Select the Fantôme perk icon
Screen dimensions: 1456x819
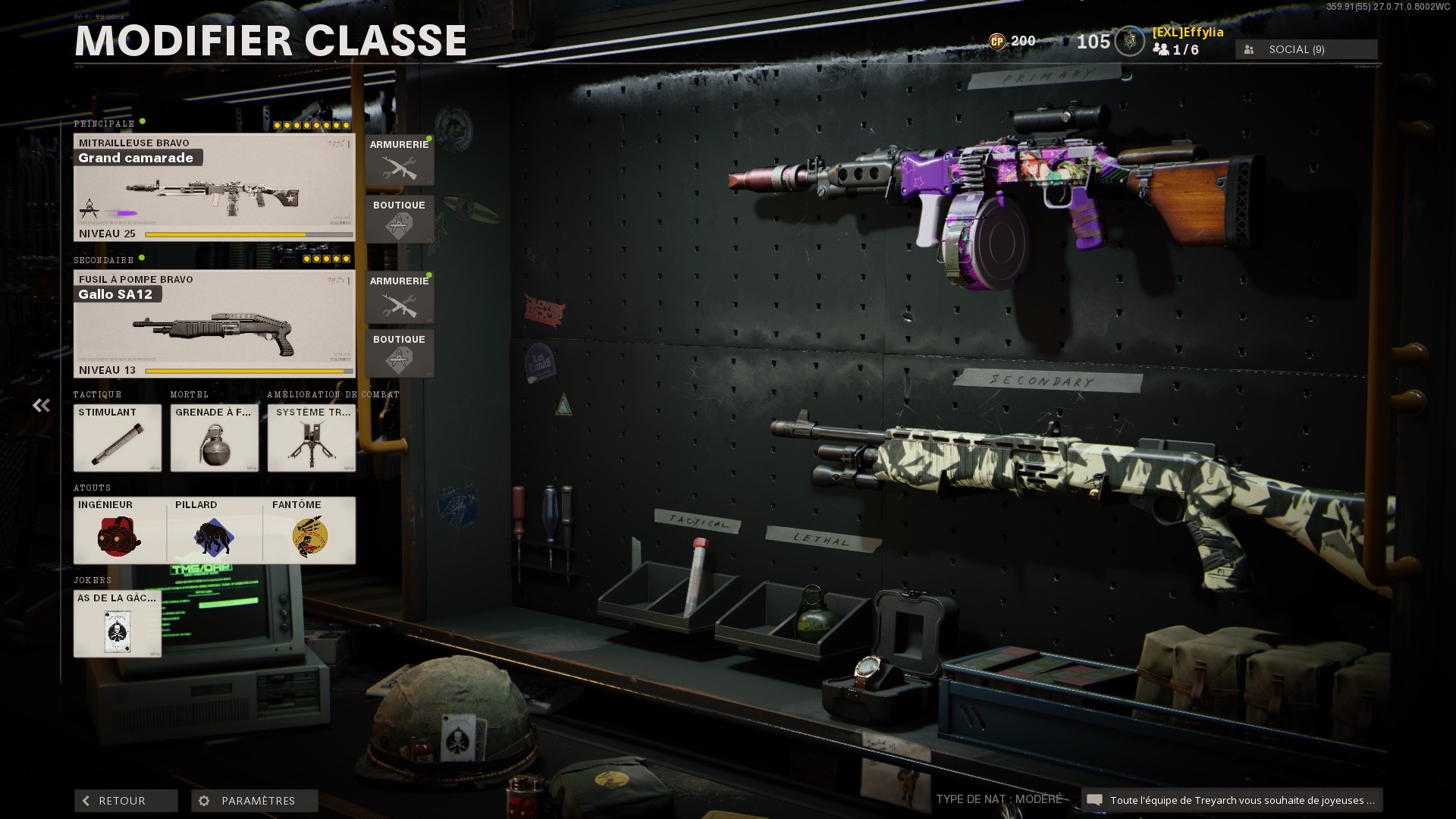[311, 531]
